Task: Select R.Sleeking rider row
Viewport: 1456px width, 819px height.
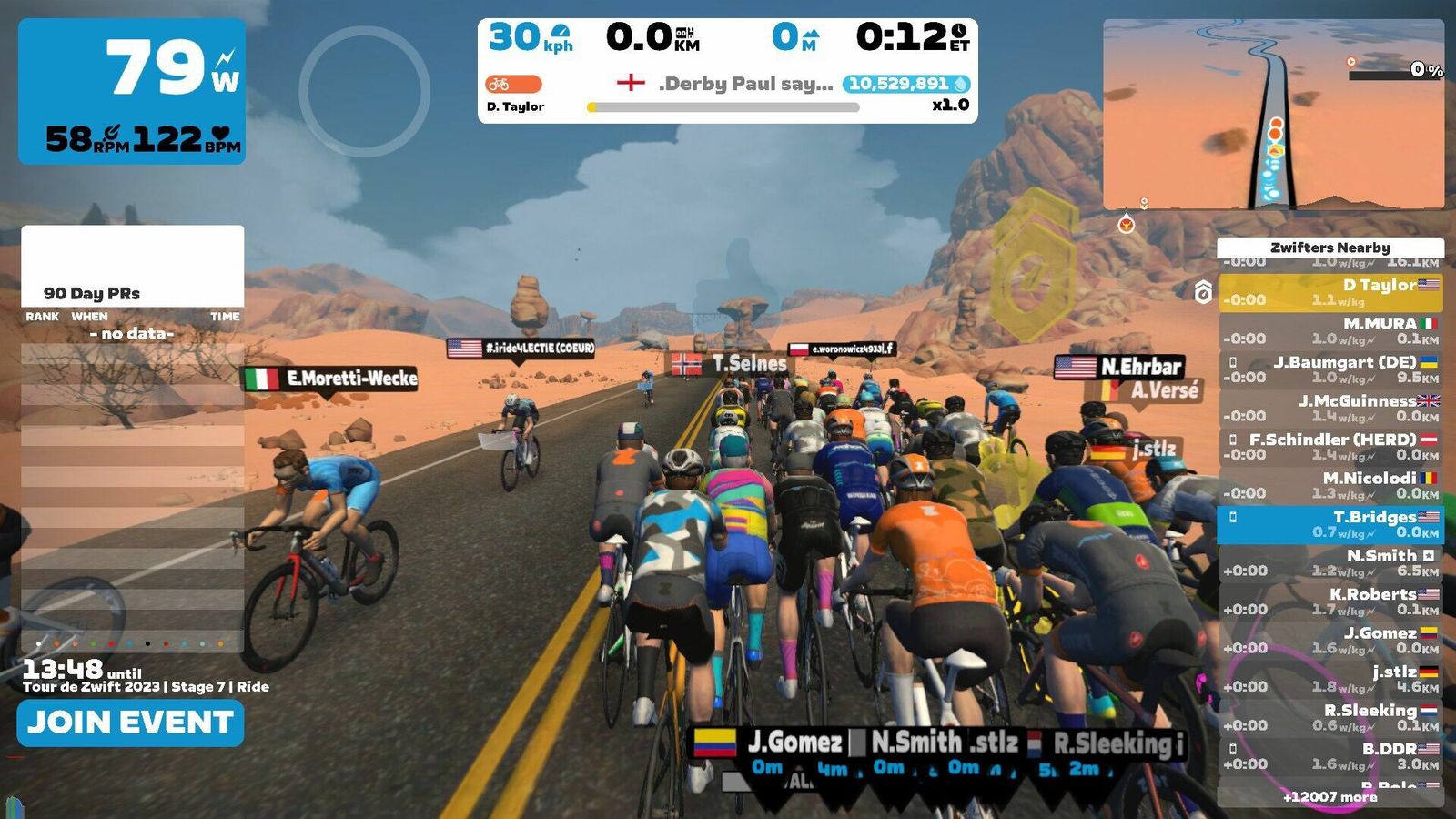Action: tap(1330, 718)
